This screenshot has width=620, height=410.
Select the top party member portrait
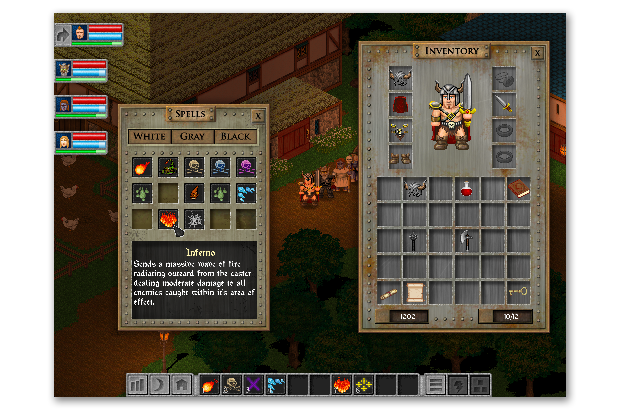79,34
